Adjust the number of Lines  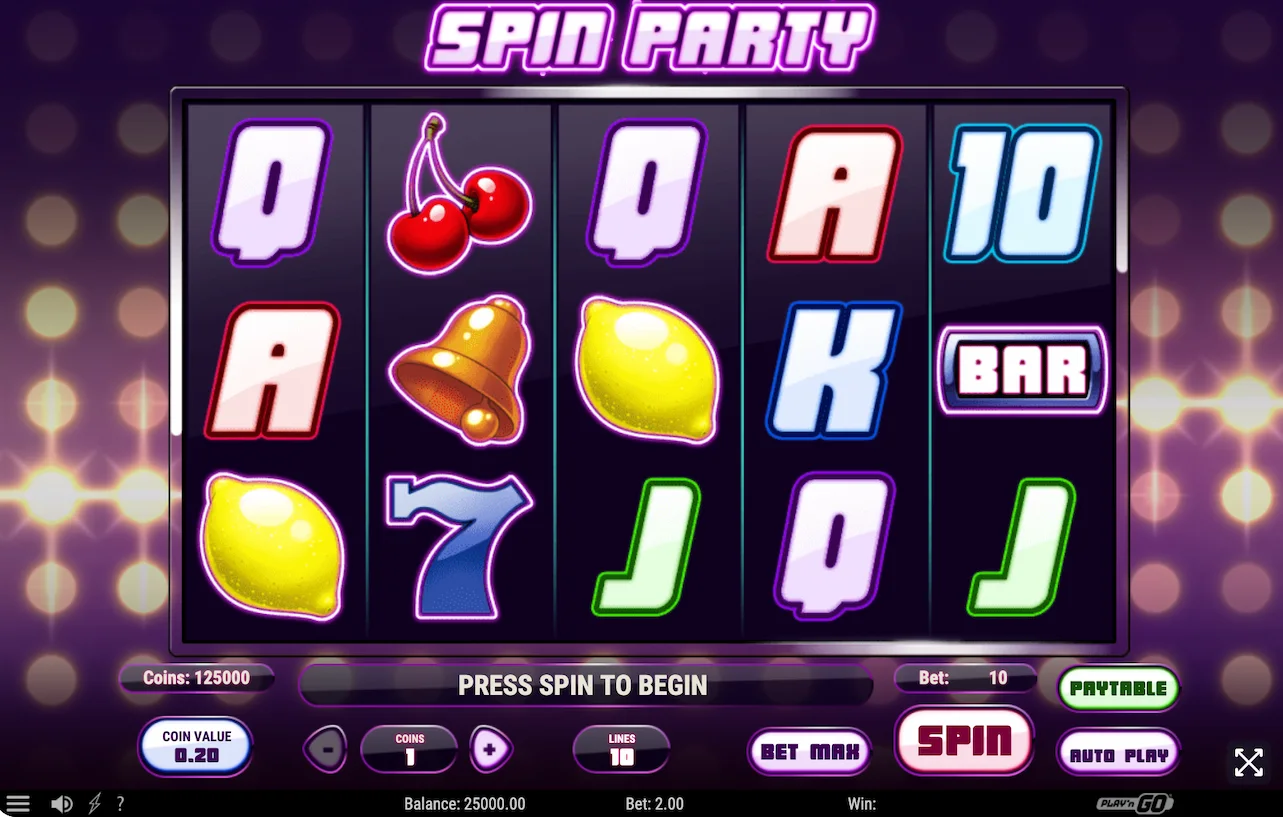click(621, 749)
